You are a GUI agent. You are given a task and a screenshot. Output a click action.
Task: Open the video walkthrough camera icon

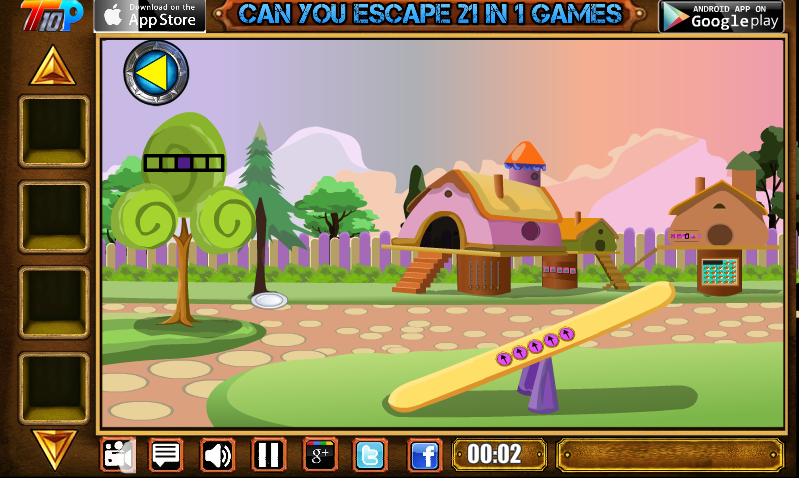[x=118, y=455]
